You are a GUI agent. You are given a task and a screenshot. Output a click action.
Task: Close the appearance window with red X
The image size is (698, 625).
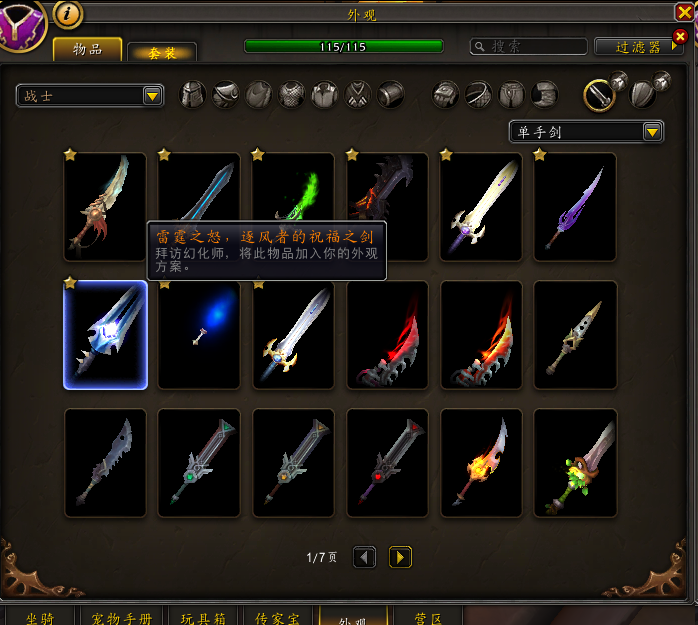tap(680, 36)
